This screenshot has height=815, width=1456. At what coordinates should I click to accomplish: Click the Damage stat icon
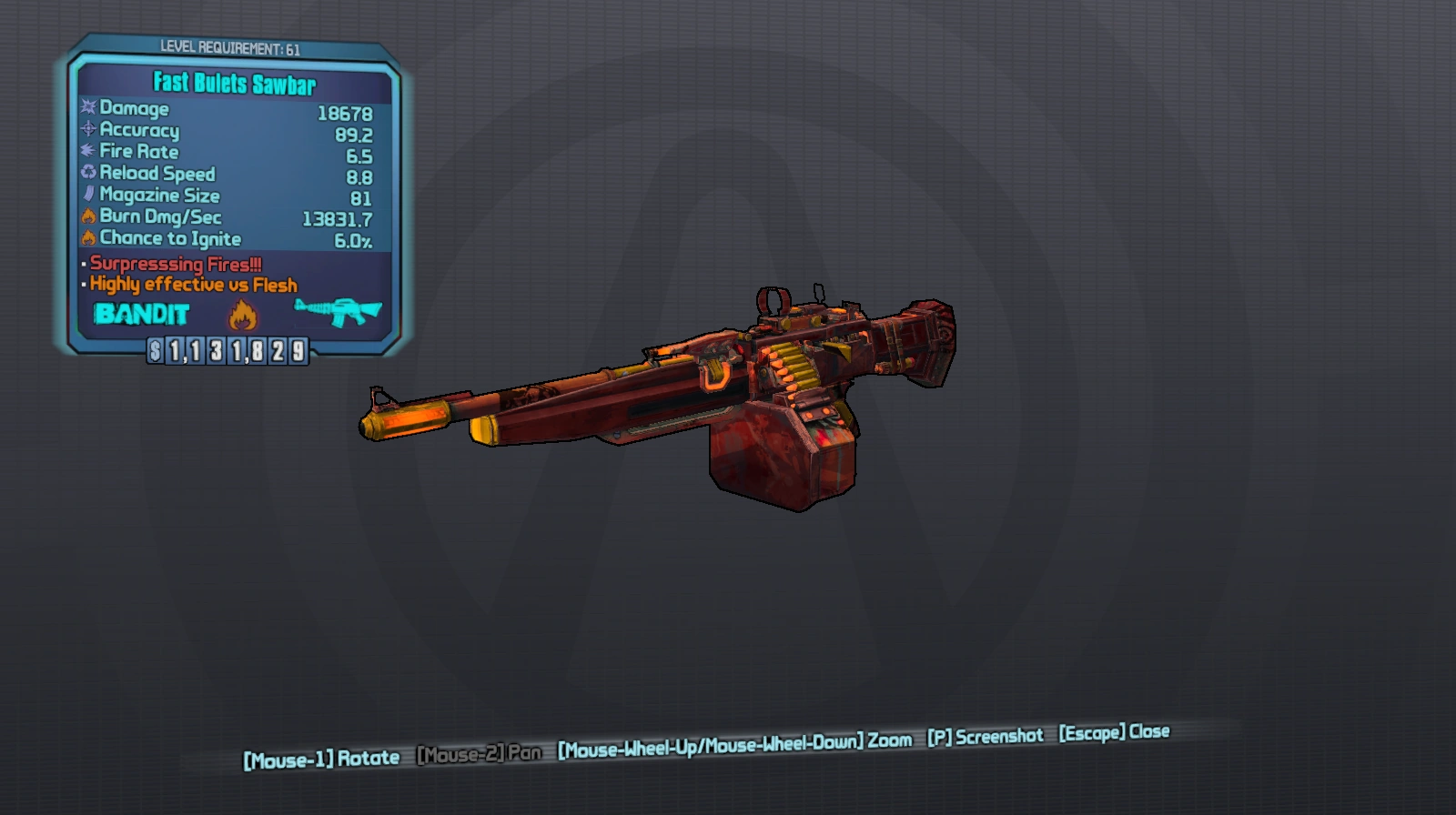86,109
